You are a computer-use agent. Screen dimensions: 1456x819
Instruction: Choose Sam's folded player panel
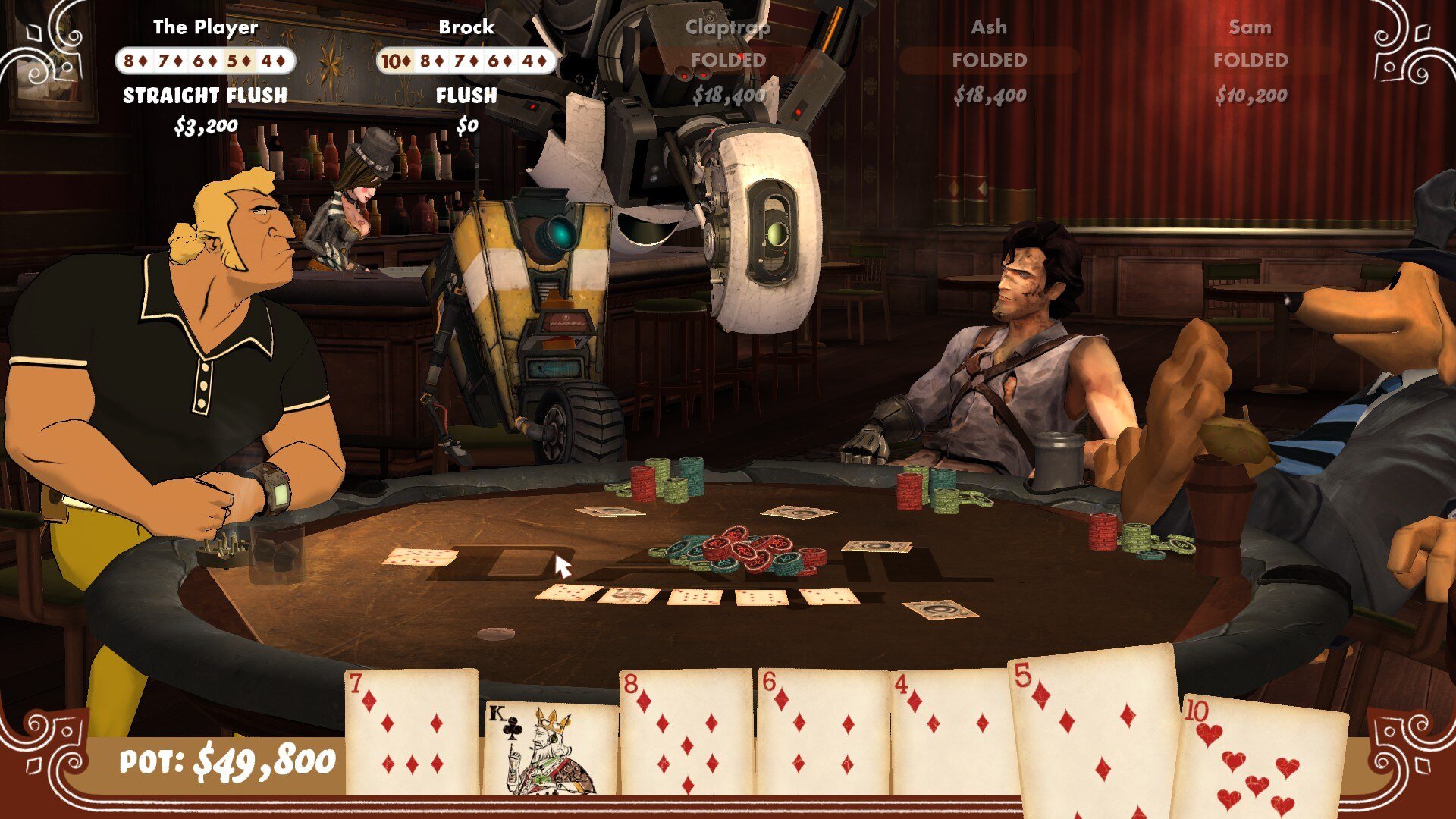[1250, 61]
